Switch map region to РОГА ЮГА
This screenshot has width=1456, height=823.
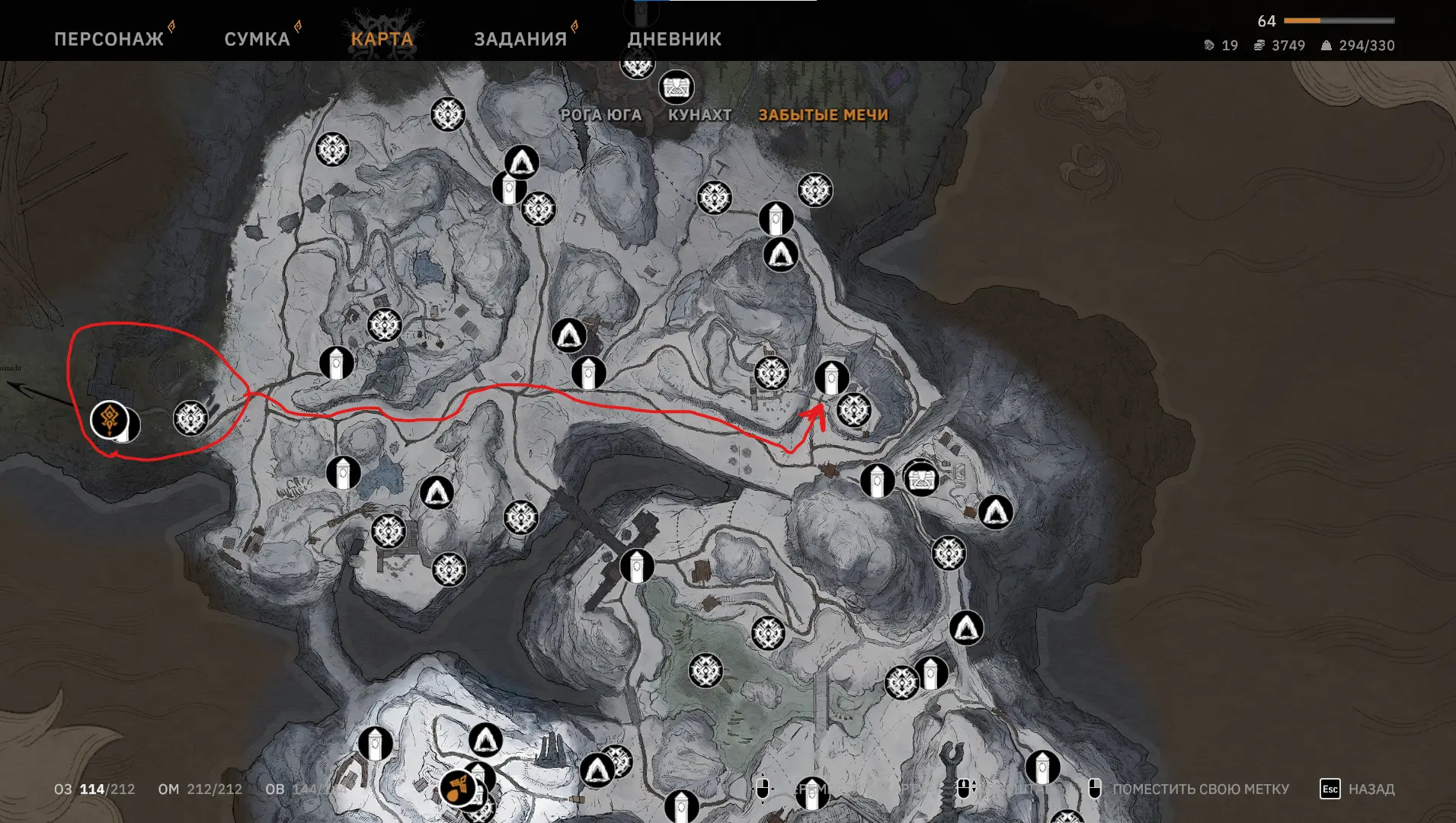(601, 115)
